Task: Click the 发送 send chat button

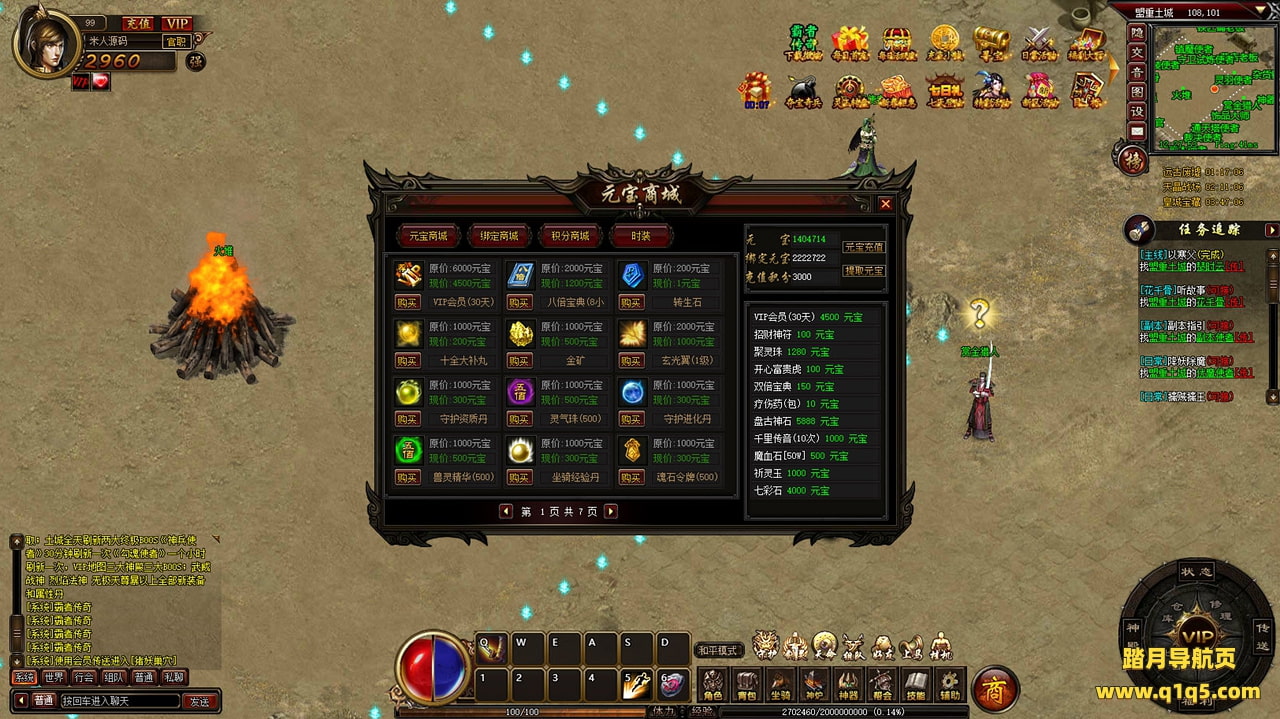Action: [200, 701]
